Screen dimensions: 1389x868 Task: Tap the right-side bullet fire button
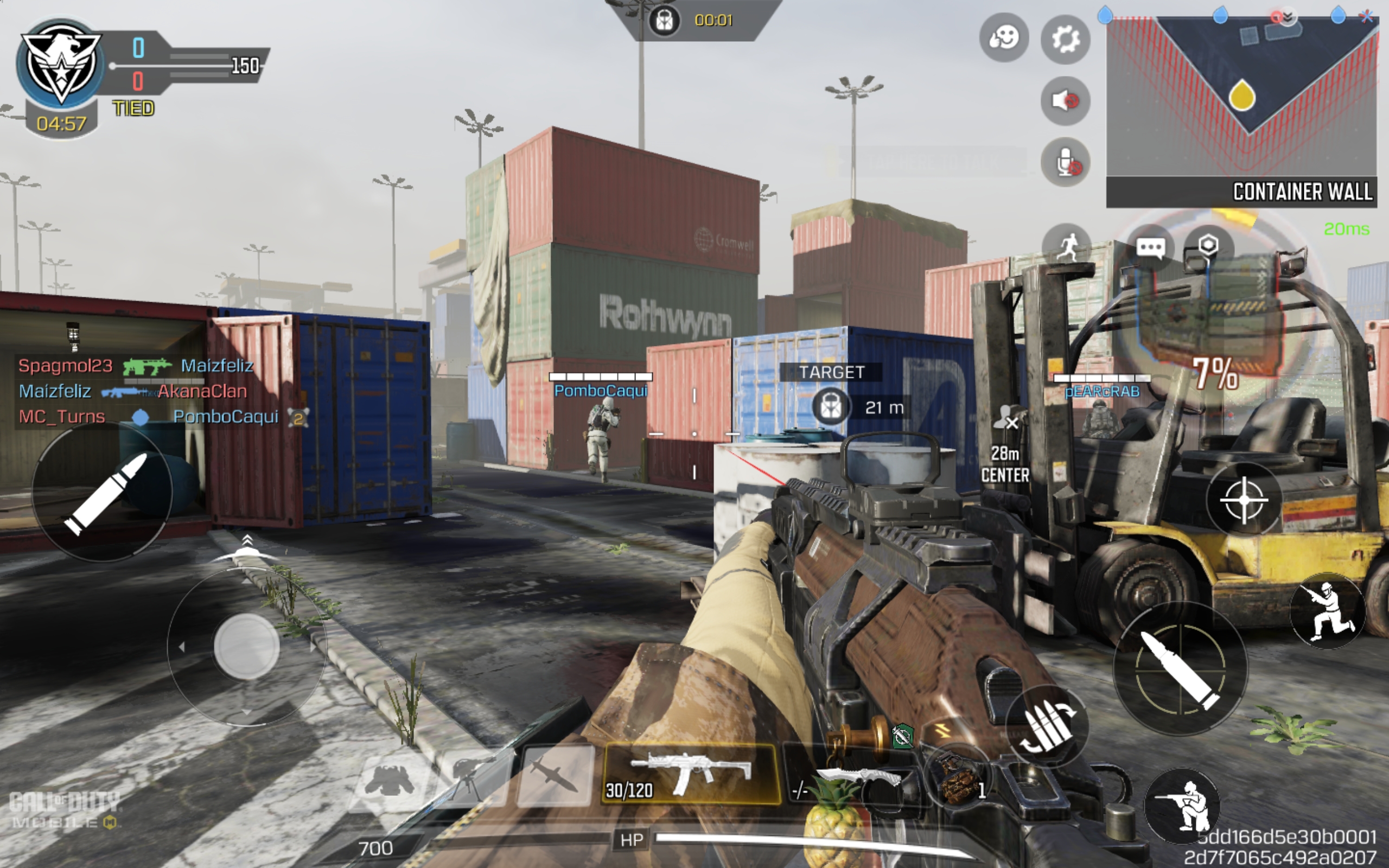[x=1180, y=669]
